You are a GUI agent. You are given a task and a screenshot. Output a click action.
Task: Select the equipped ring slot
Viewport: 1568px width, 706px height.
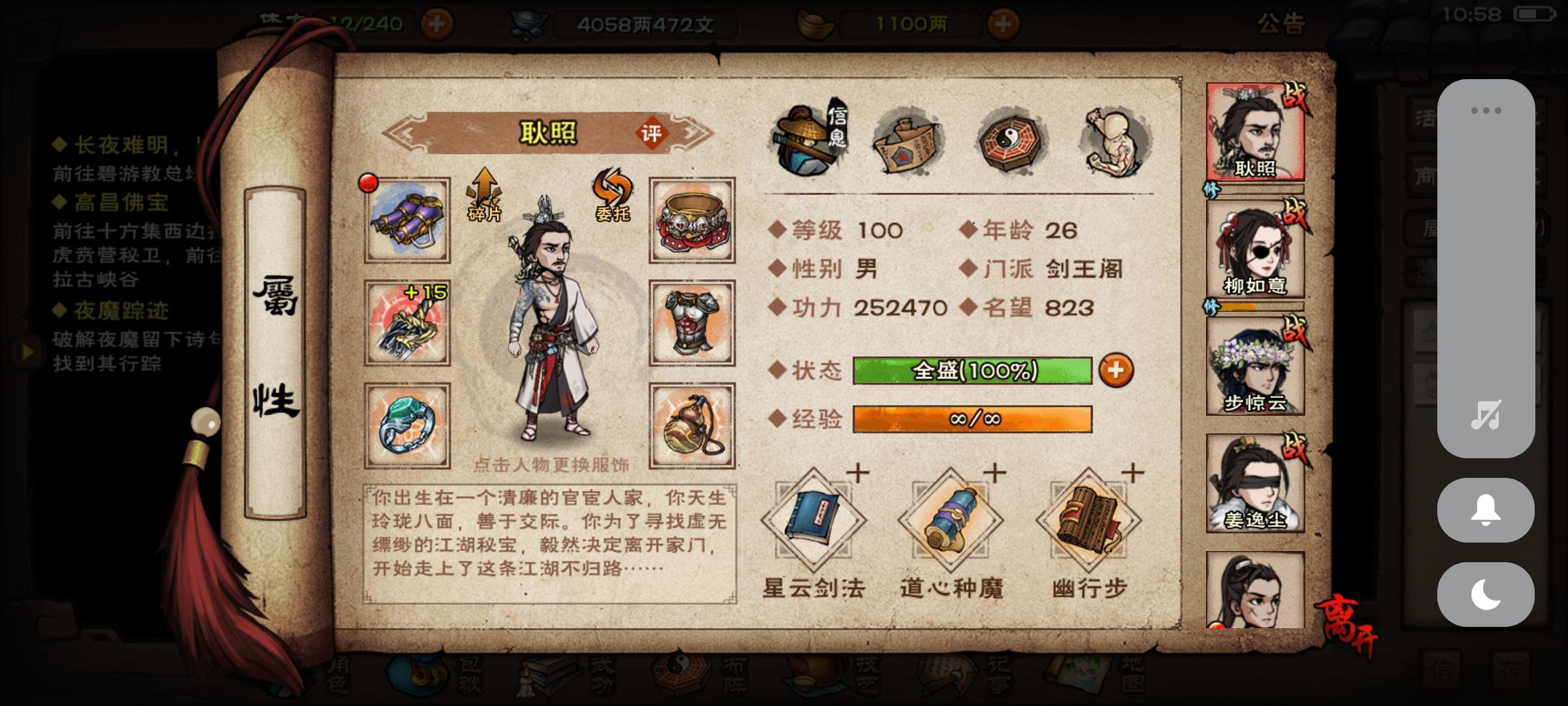405,428
